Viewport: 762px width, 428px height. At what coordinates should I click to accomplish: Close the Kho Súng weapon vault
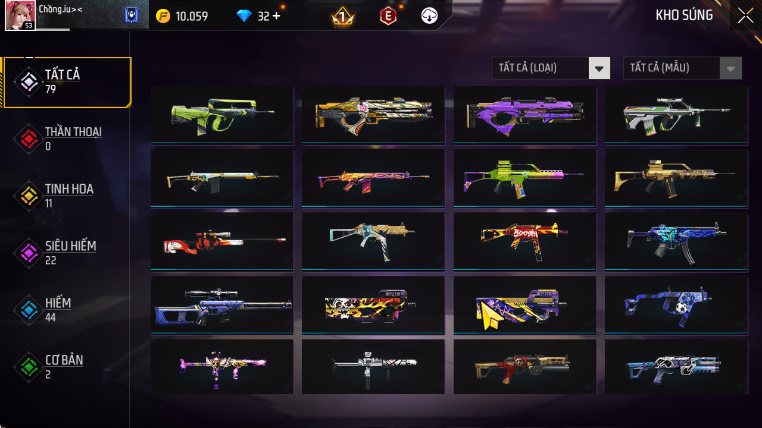coord(745,15)
